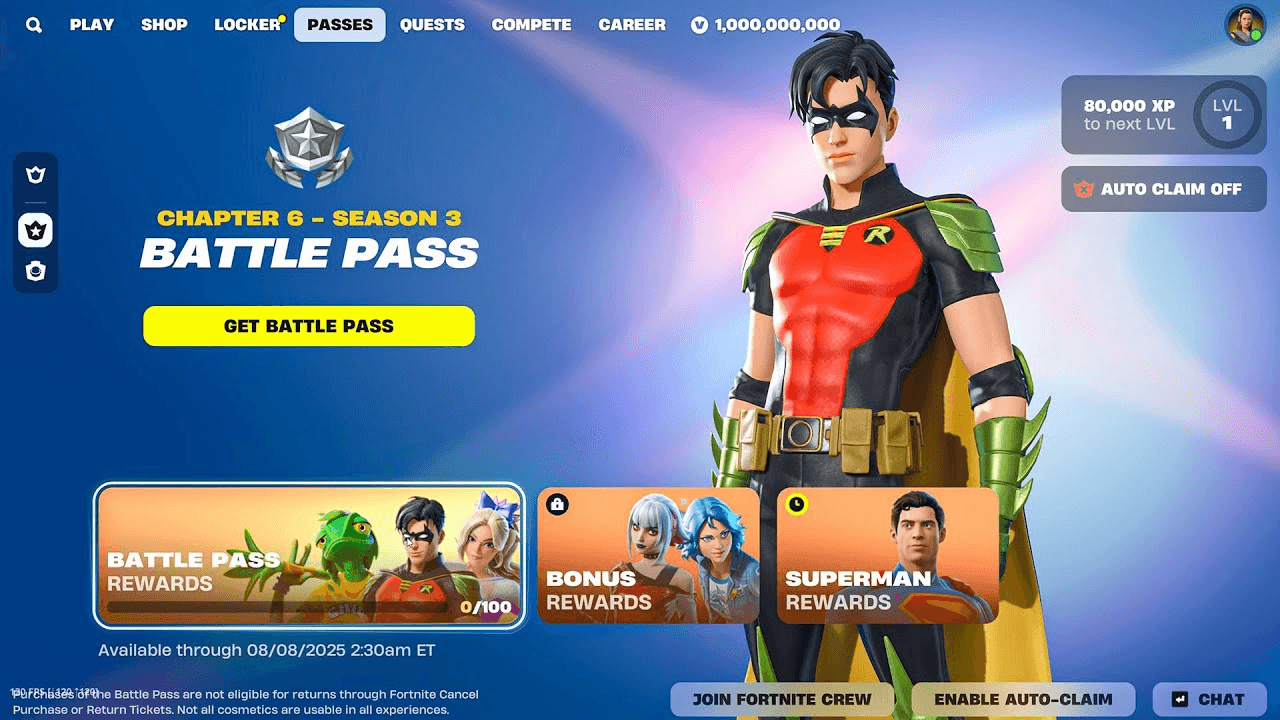Open search with the magnifier icon

(x=33, y=24)
